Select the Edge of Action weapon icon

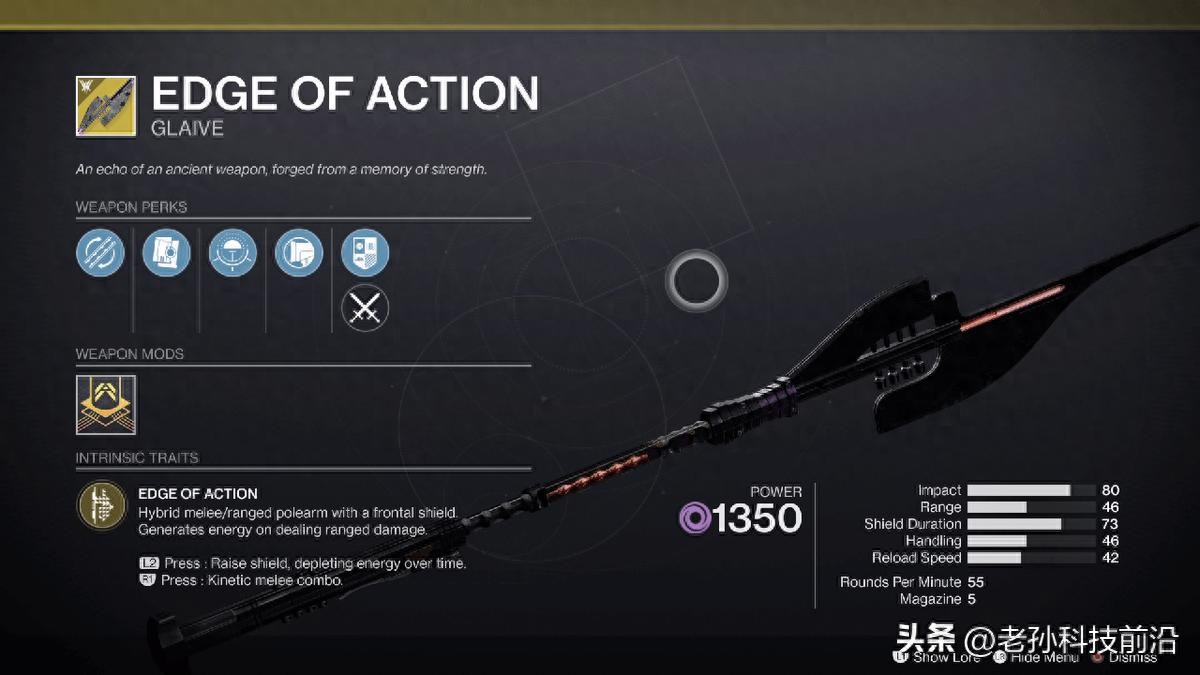pyautogui.click(x=106, y=107)
